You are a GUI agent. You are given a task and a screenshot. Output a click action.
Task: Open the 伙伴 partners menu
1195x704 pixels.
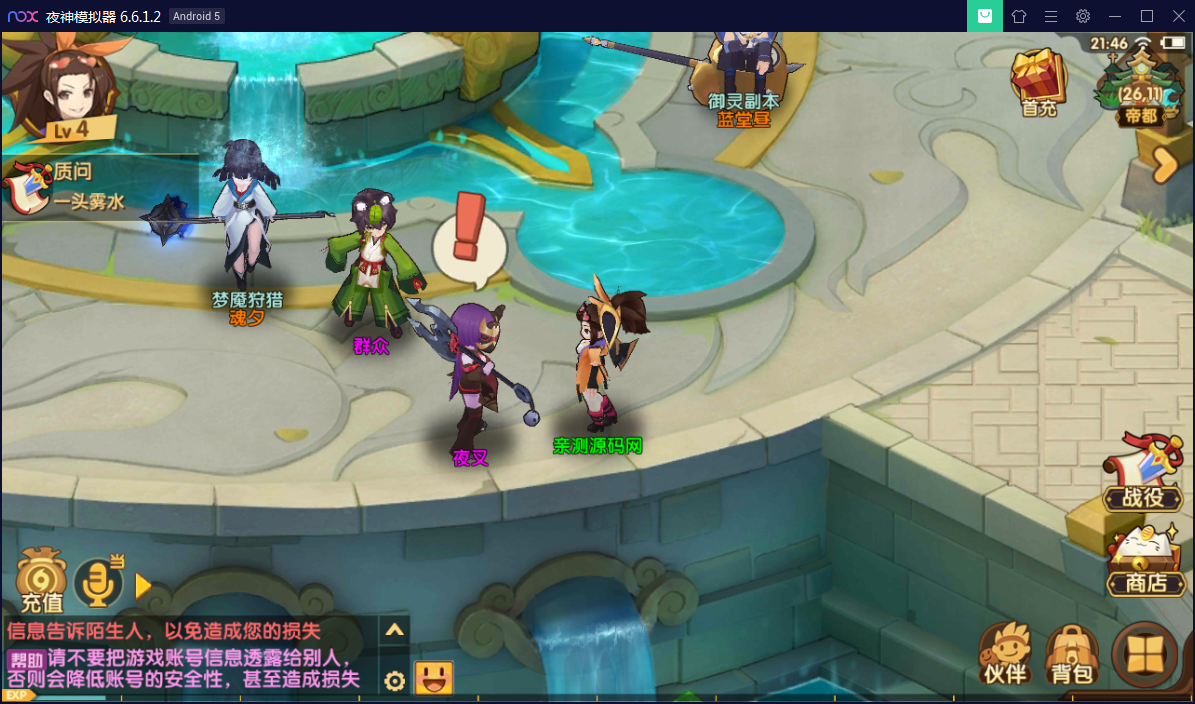click(1005, 655)
